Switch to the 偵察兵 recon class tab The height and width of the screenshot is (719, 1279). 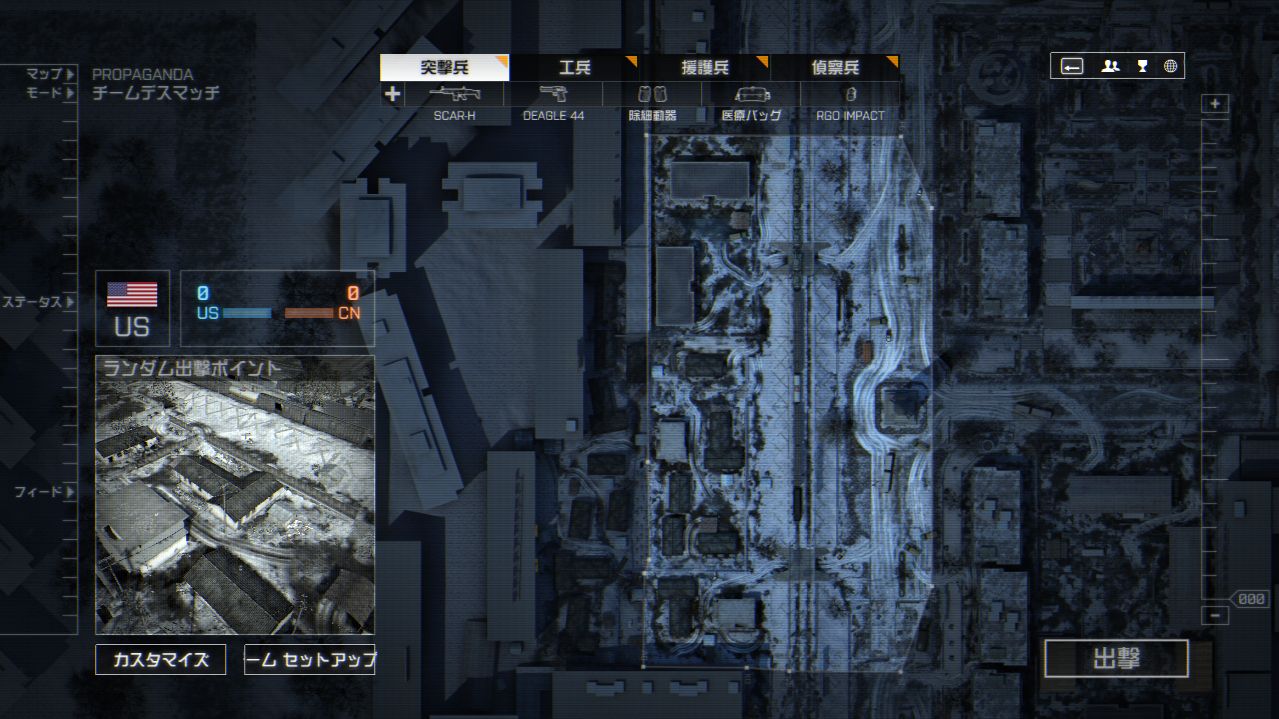tap(834, 68)
